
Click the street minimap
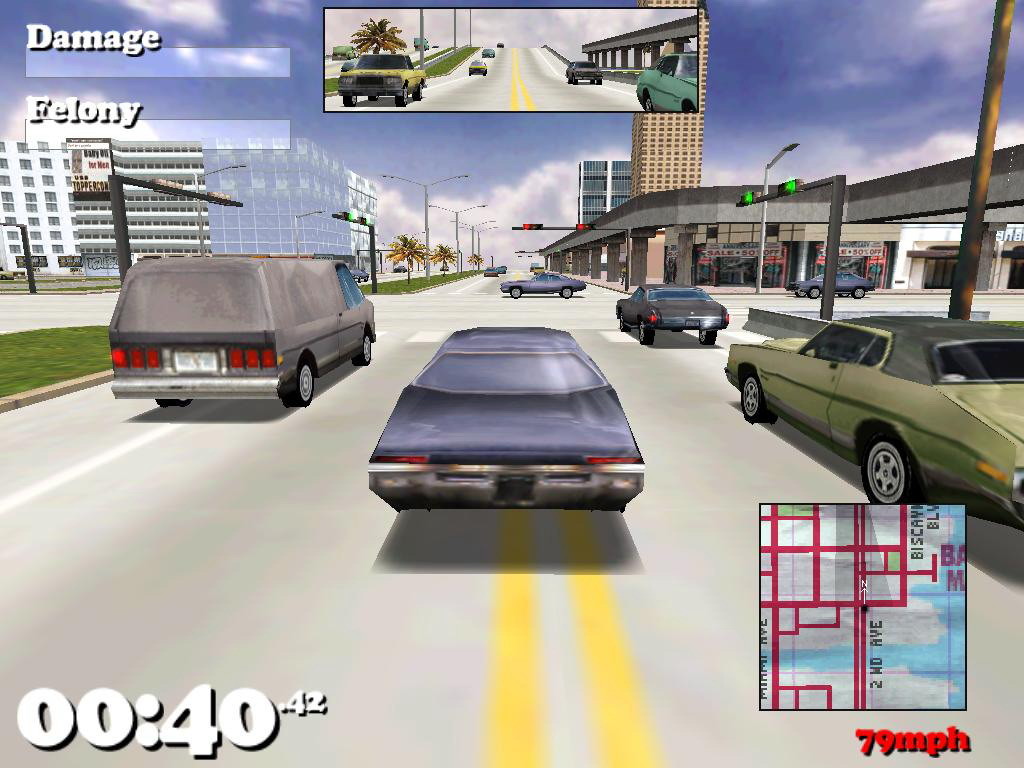(862, 607)
